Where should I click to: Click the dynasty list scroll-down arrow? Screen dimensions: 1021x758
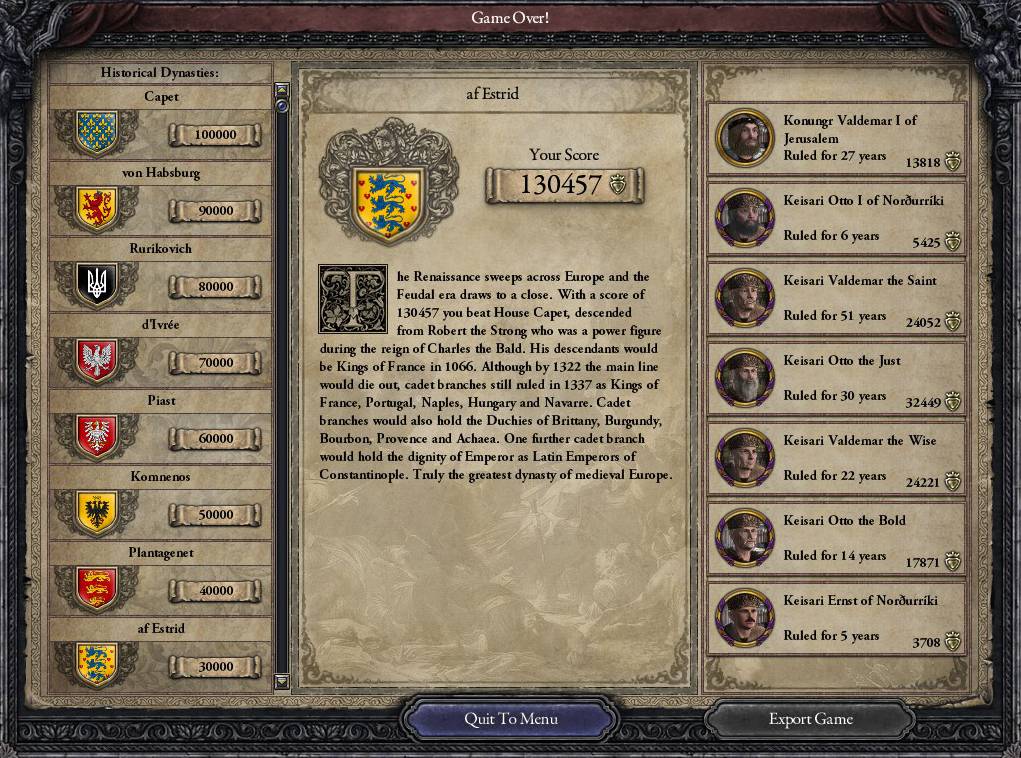[282, 682]
